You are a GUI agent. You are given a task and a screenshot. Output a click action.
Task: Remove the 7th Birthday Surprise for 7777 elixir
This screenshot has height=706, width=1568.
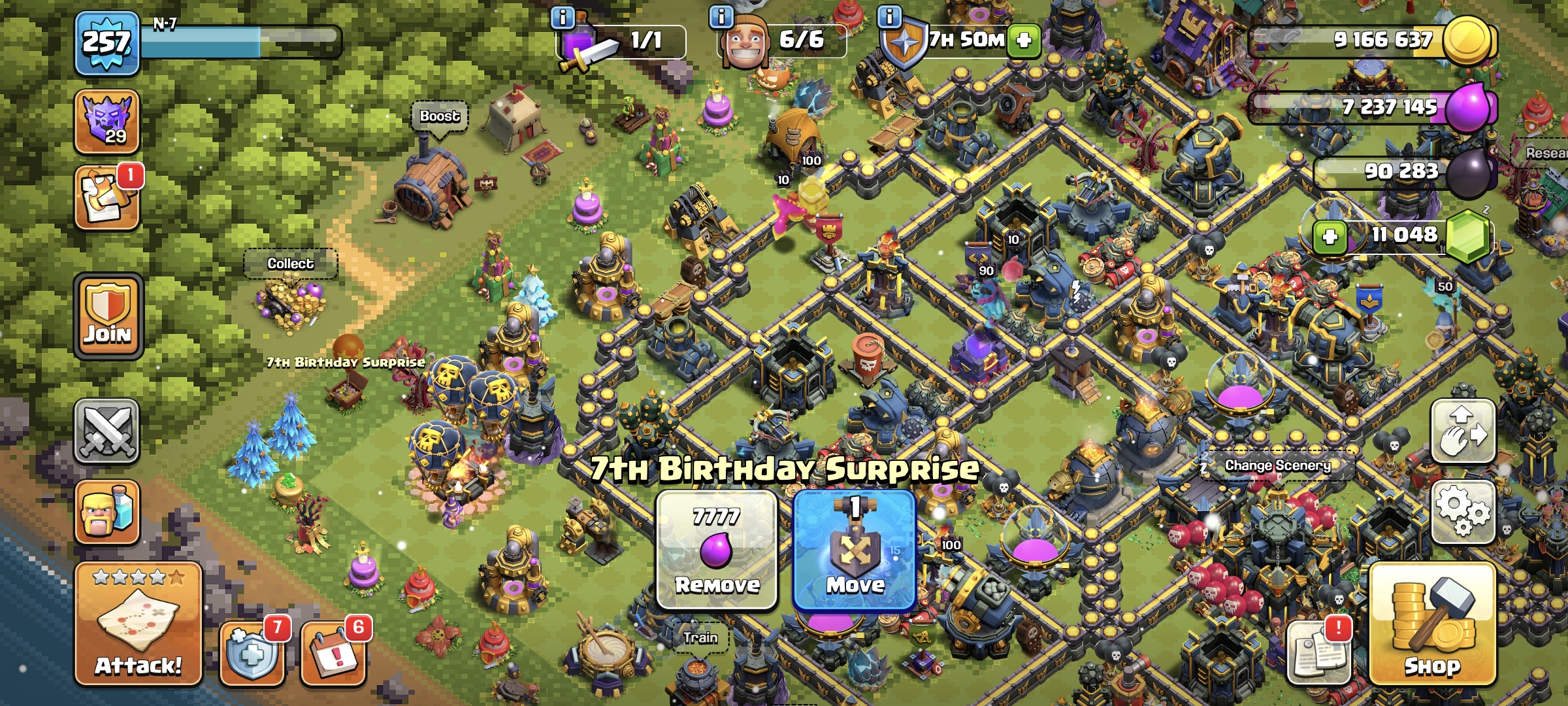(x=717, y=550)
